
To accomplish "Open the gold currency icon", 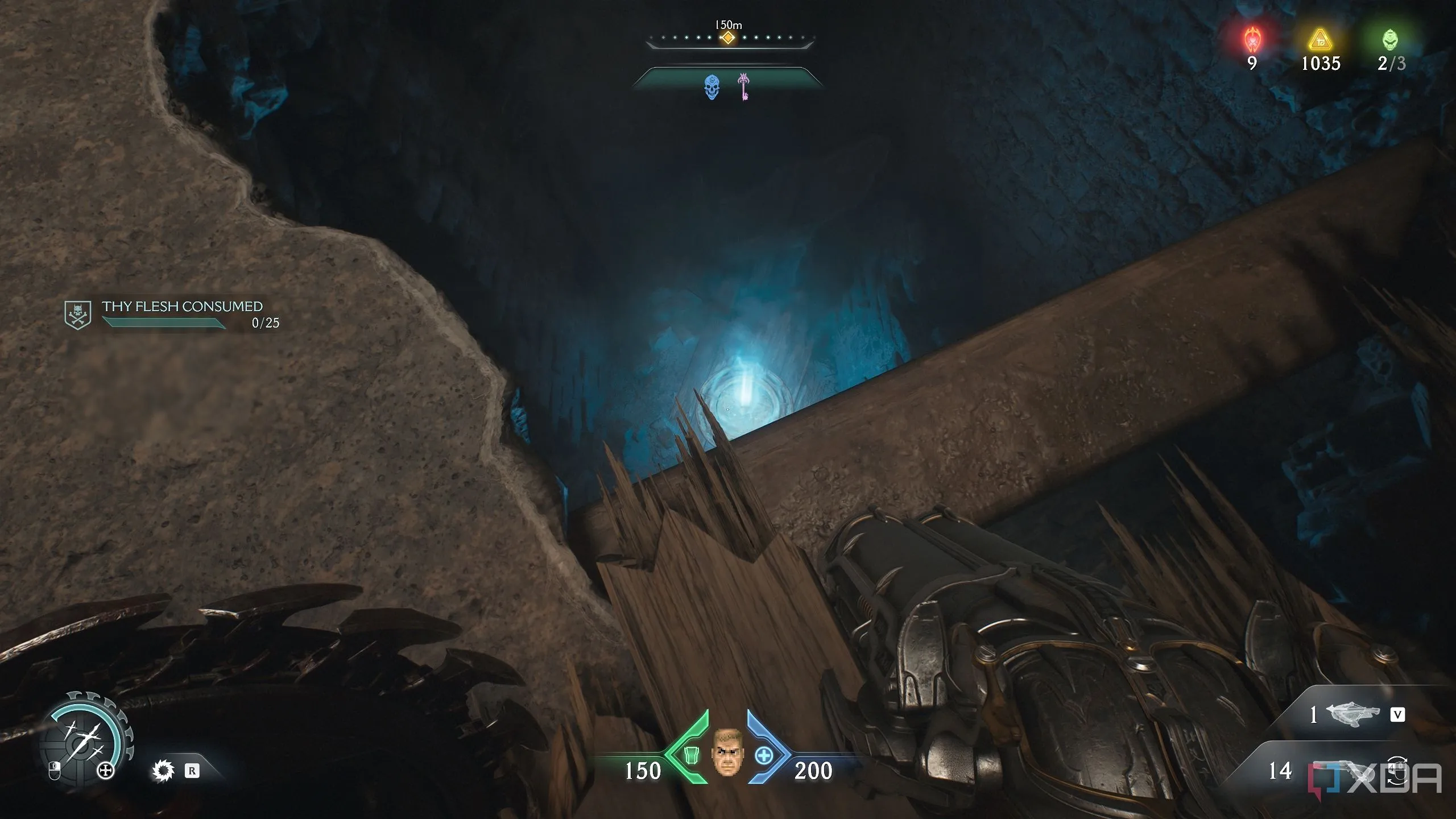I will coord(1320,41).
